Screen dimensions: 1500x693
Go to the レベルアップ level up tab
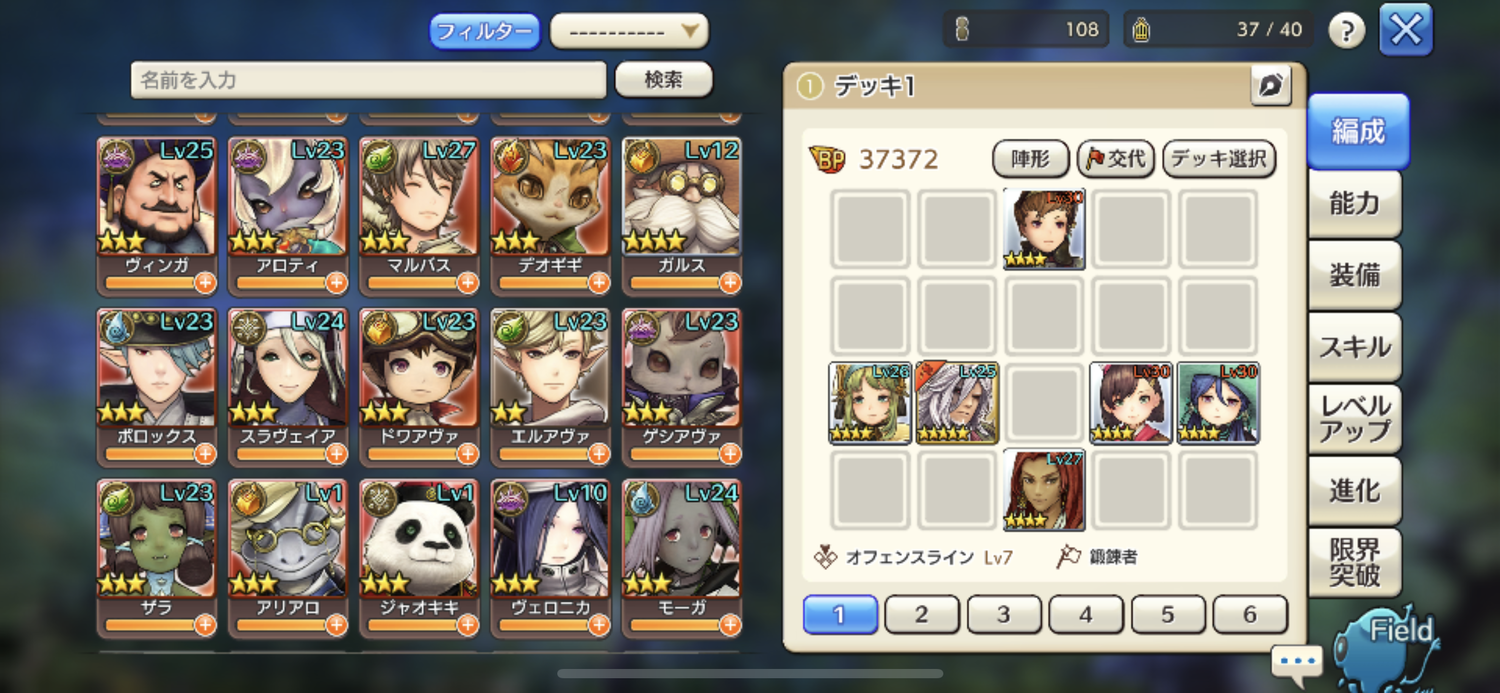tap(1354, 419)
